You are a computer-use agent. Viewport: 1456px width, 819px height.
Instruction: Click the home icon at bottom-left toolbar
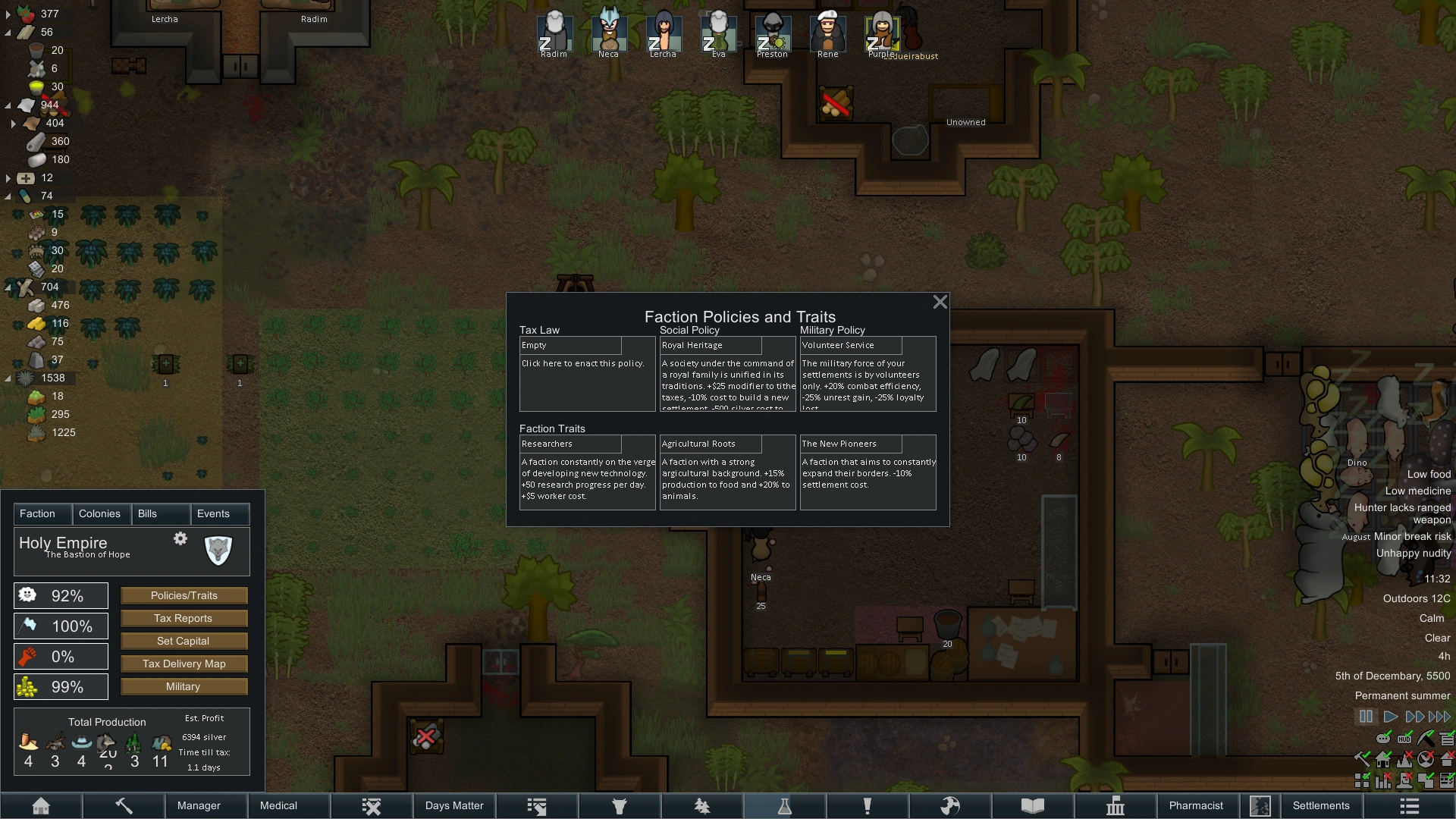[x=42, y=805]
